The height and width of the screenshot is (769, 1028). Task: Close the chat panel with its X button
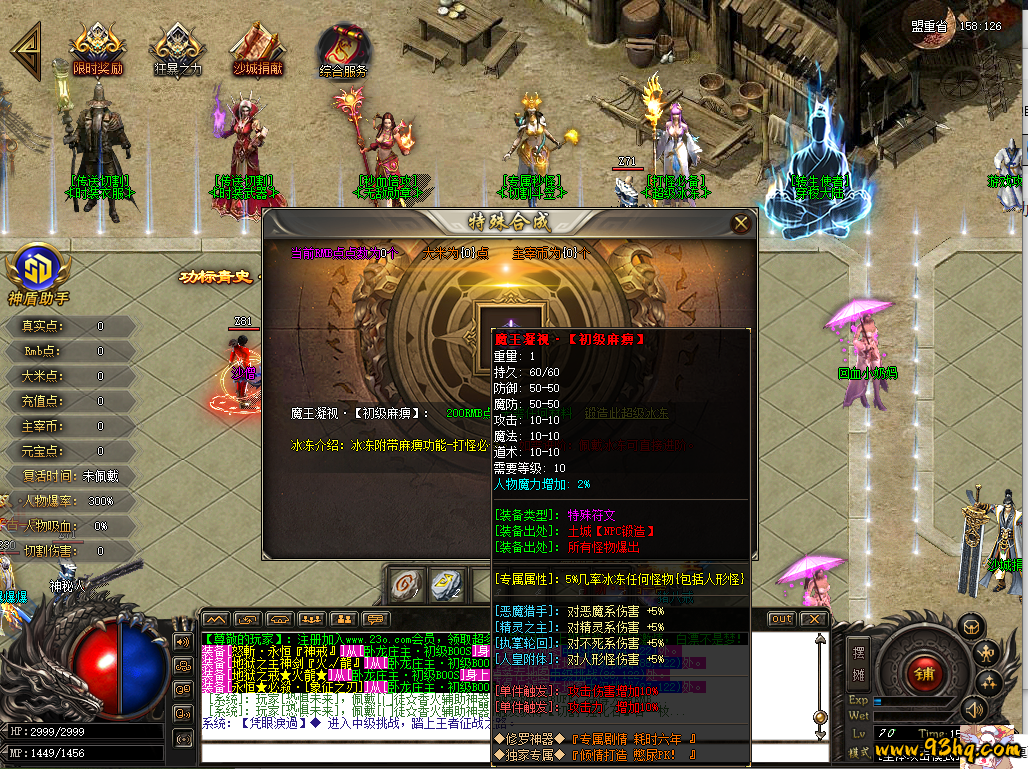click(814, 619)
